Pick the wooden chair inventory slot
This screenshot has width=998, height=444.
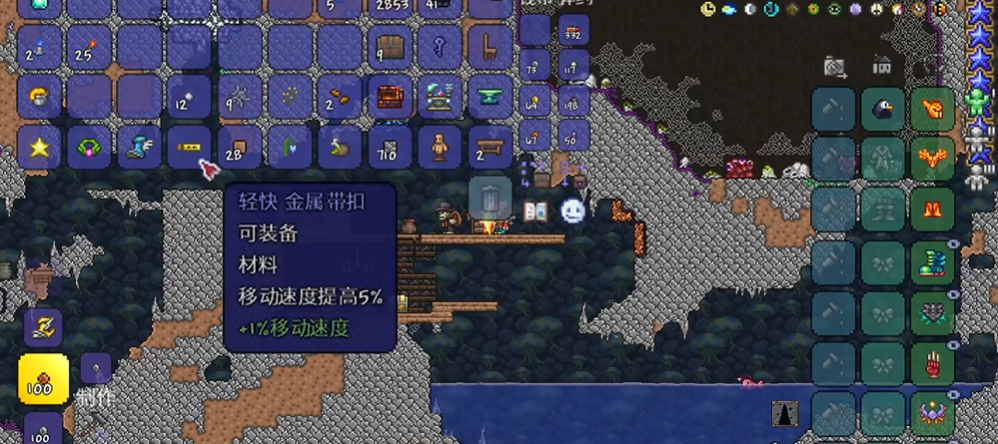point(490,46)
